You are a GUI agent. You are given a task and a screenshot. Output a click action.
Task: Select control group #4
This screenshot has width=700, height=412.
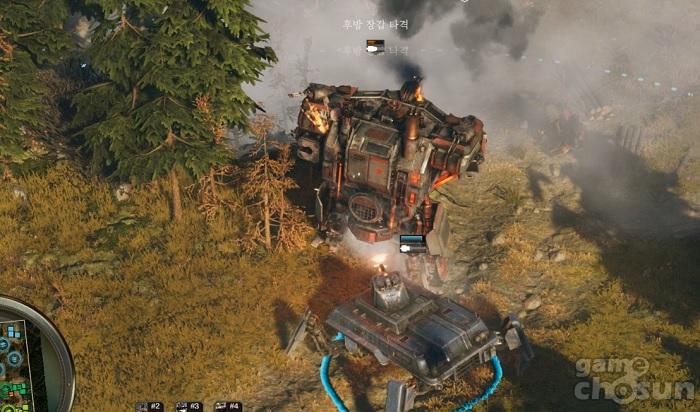228,406
